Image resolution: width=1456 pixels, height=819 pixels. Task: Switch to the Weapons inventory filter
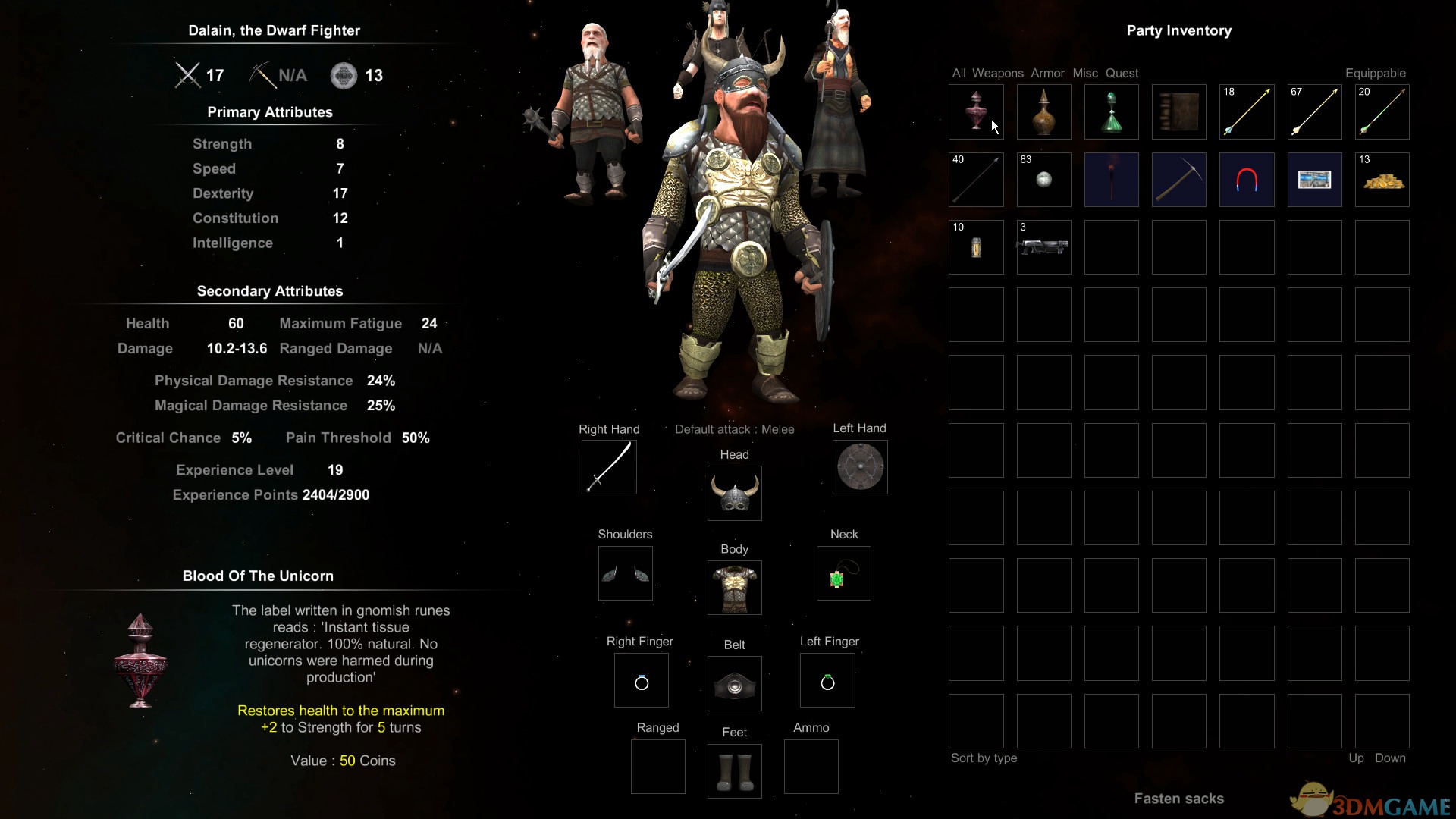click(997, 74)
